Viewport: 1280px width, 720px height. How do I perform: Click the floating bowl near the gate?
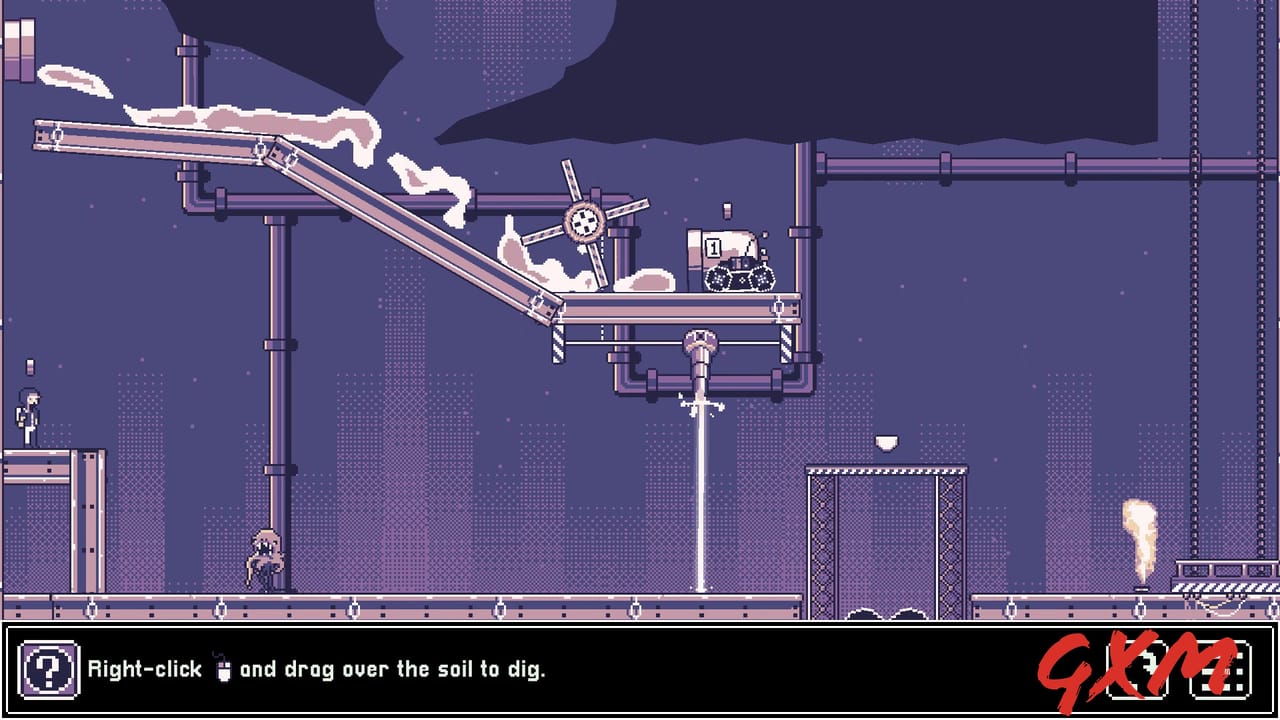886,441
